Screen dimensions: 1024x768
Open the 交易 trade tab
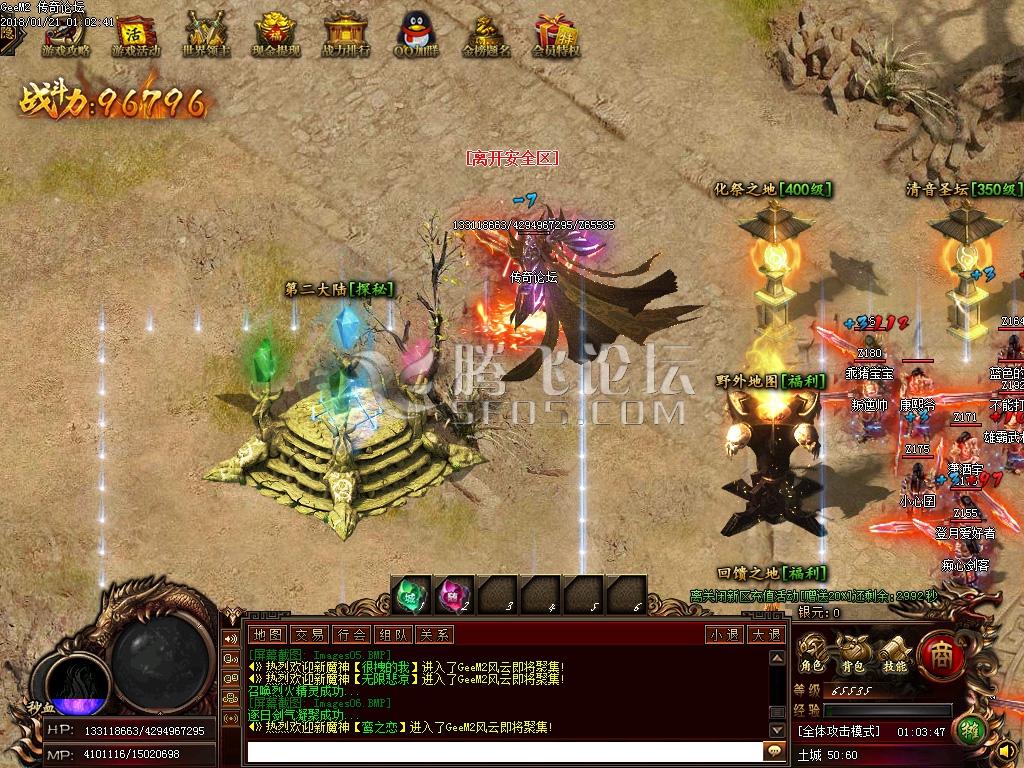[309, 634]
